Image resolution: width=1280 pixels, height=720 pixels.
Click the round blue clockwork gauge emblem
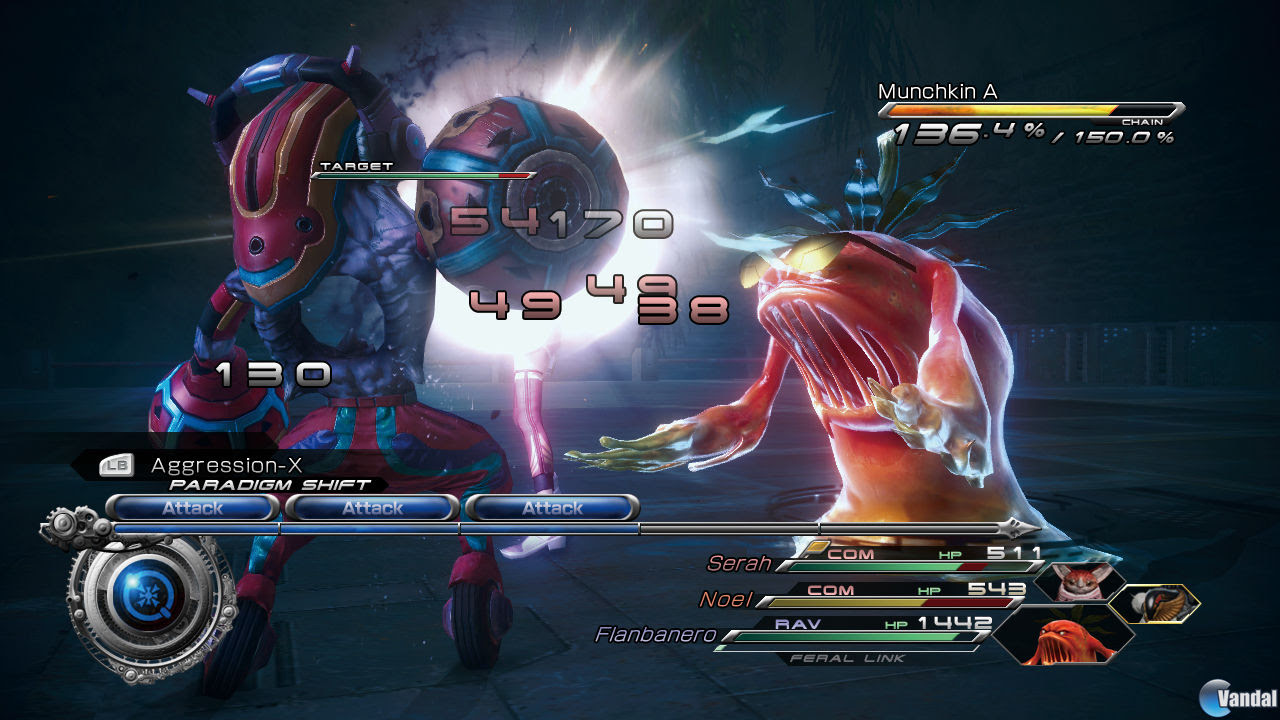point(152,605)
